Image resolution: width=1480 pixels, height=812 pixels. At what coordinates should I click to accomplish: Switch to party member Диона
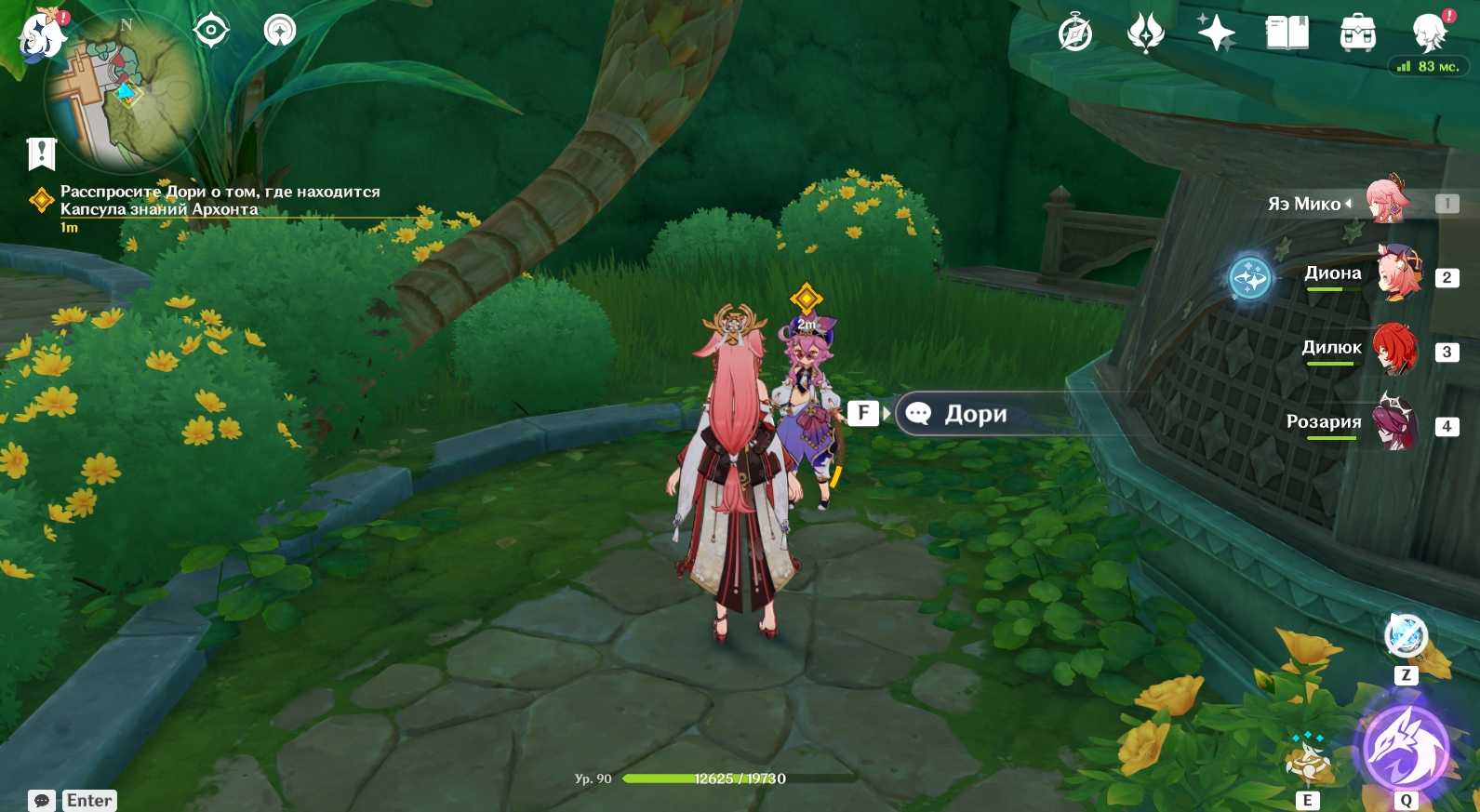pyautogui.click(x=1397, y=273)
